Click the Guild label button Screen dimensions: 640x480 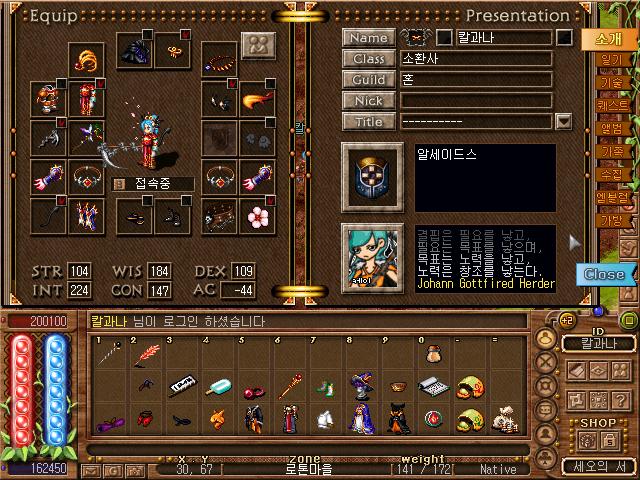tap(367, 80)
